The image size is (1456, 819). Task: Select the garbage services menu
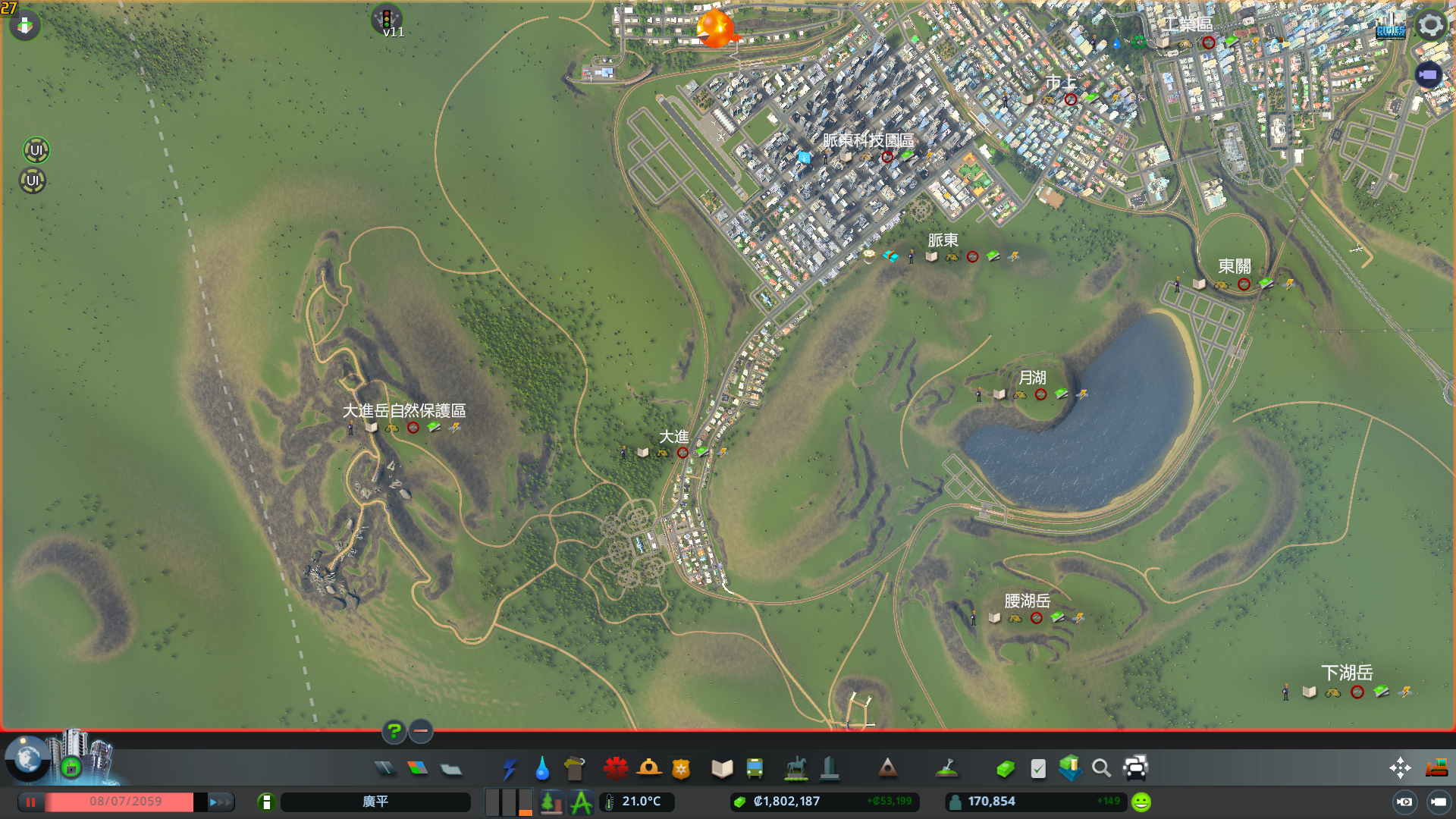click(574, 769)
